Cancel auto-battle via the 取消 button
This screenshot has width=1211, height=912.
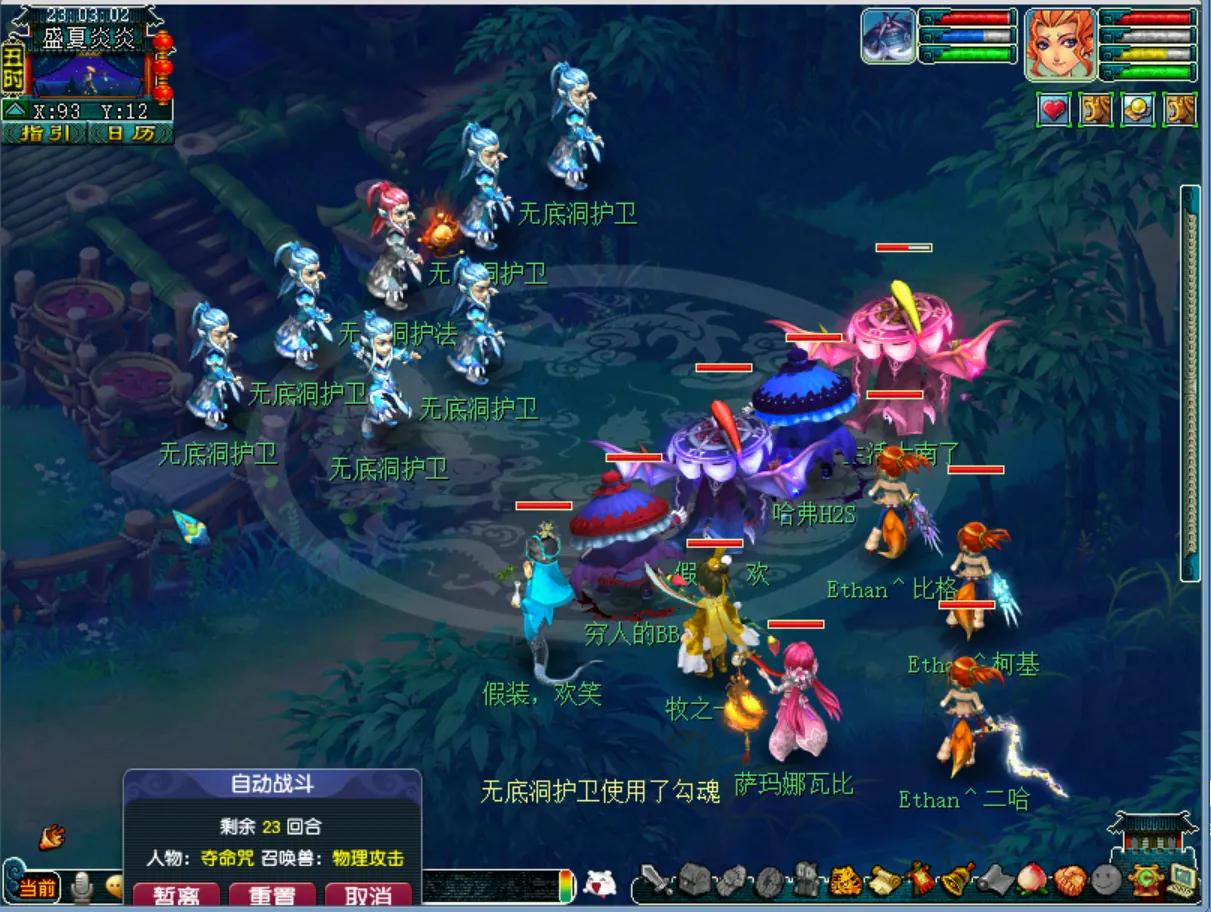368,895
